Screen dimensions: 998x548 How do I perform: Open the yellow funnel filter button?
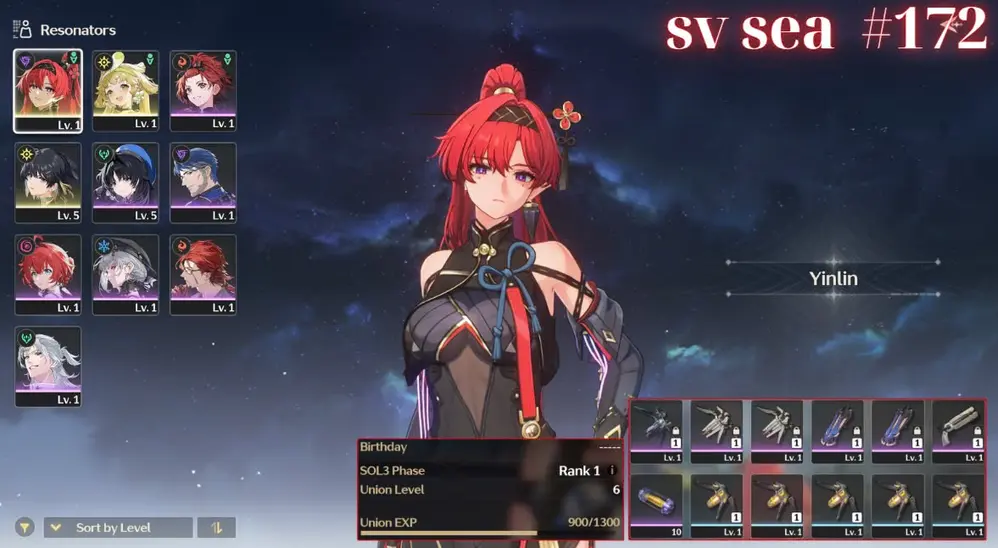(24, 527)
